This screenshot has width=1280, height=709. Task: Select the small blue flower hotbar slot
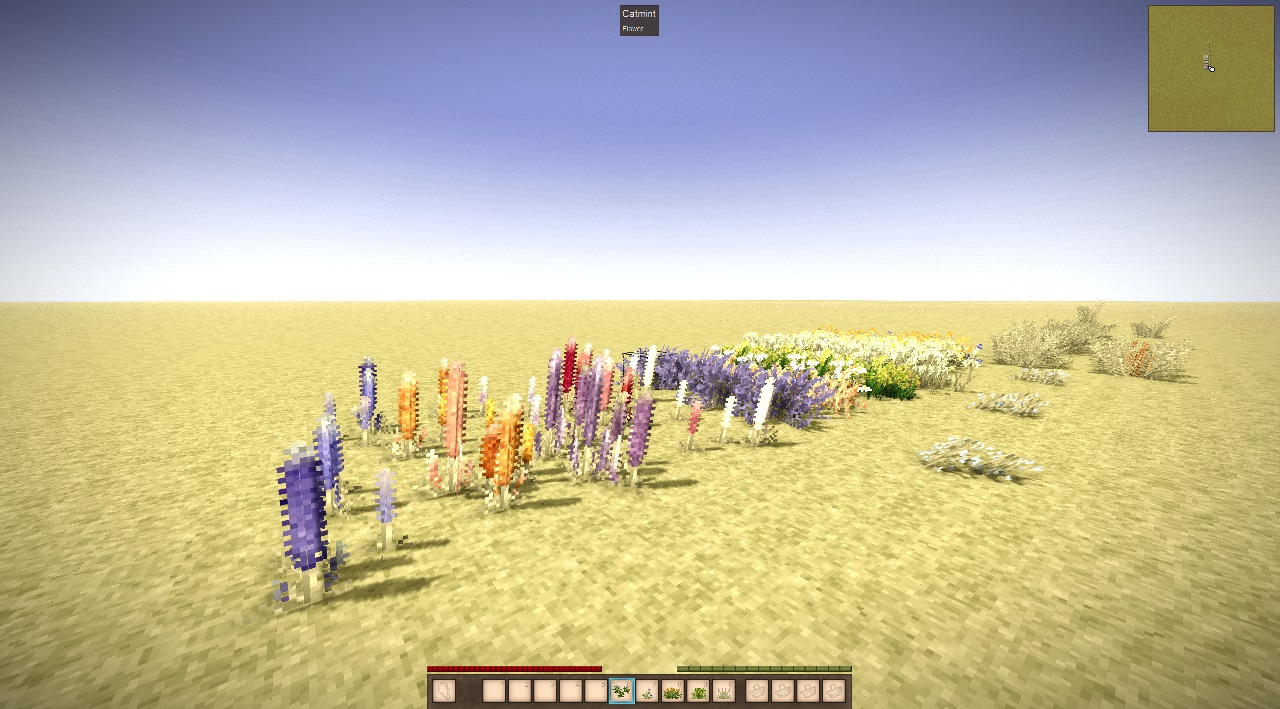(x=647, y=691)
